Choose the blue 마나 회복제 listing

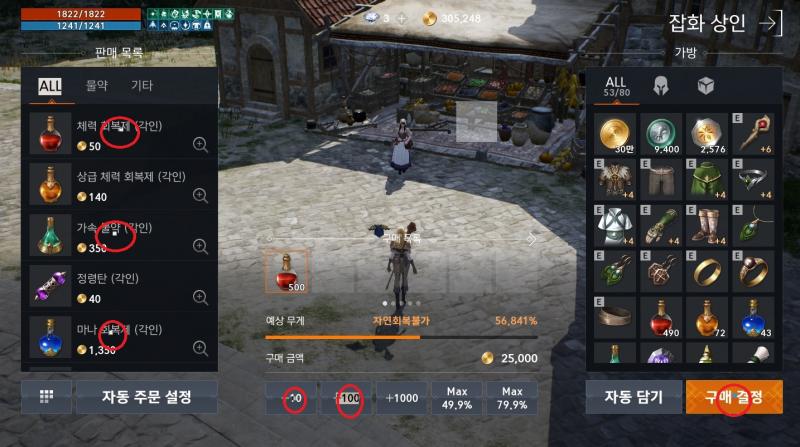tap(120, 338)
